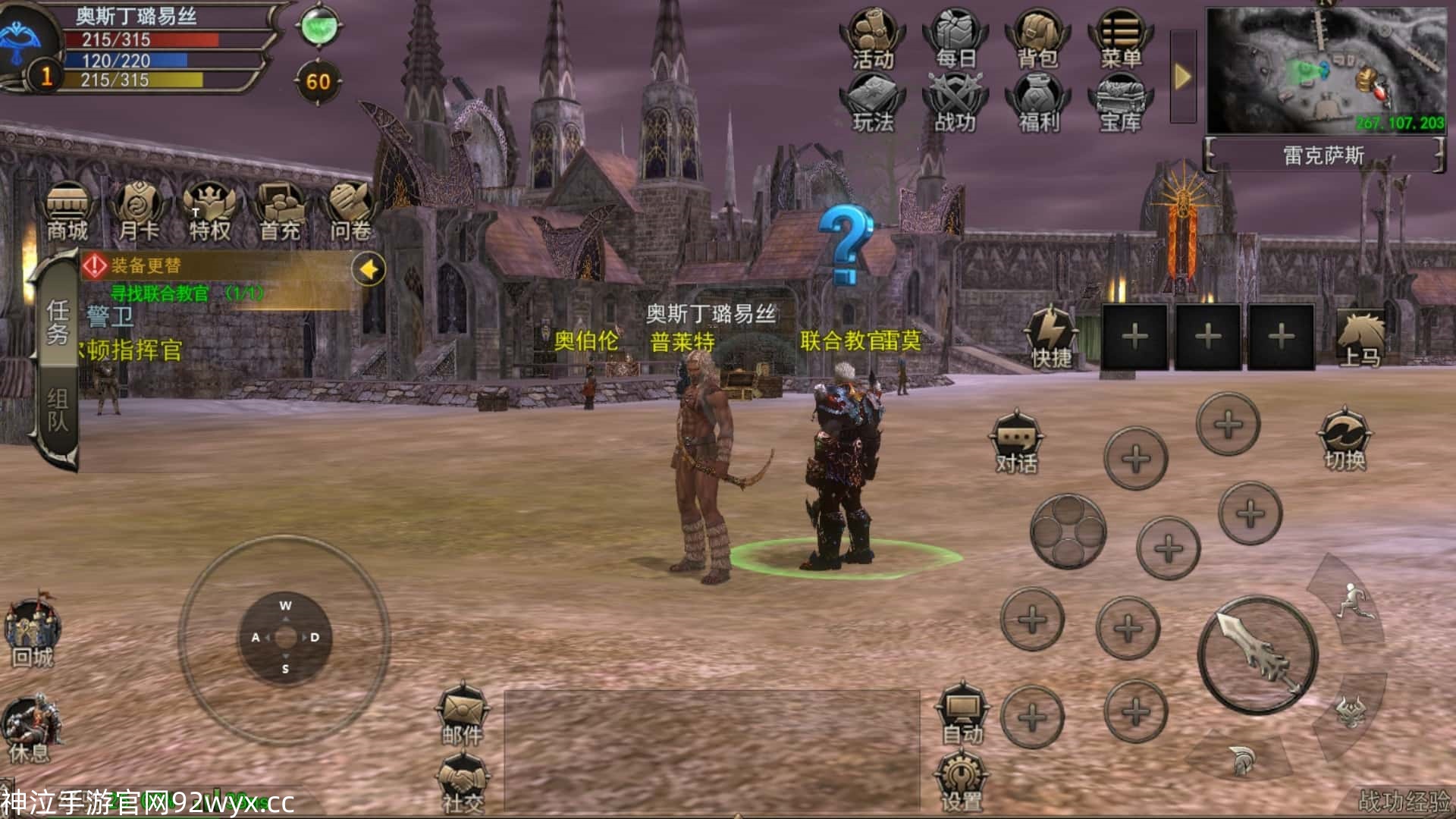
Task: Activate the sword attack button
Action: (x=1257, y=655)
